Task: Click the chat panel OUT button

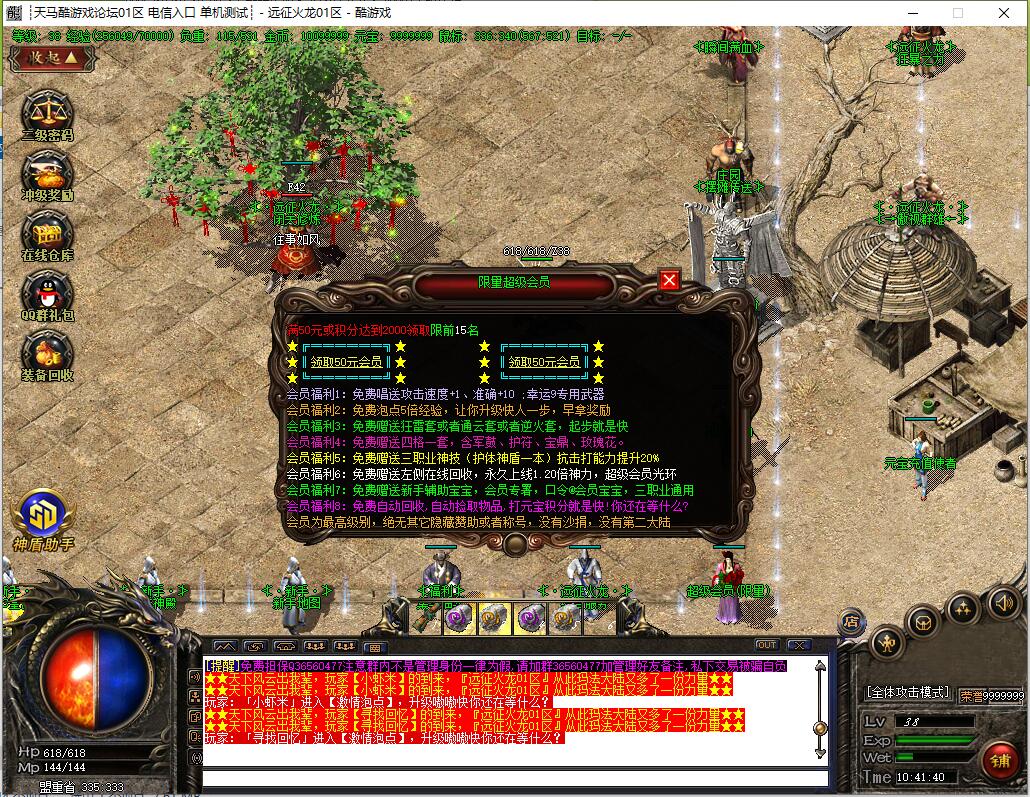Action: click(767, 645)
